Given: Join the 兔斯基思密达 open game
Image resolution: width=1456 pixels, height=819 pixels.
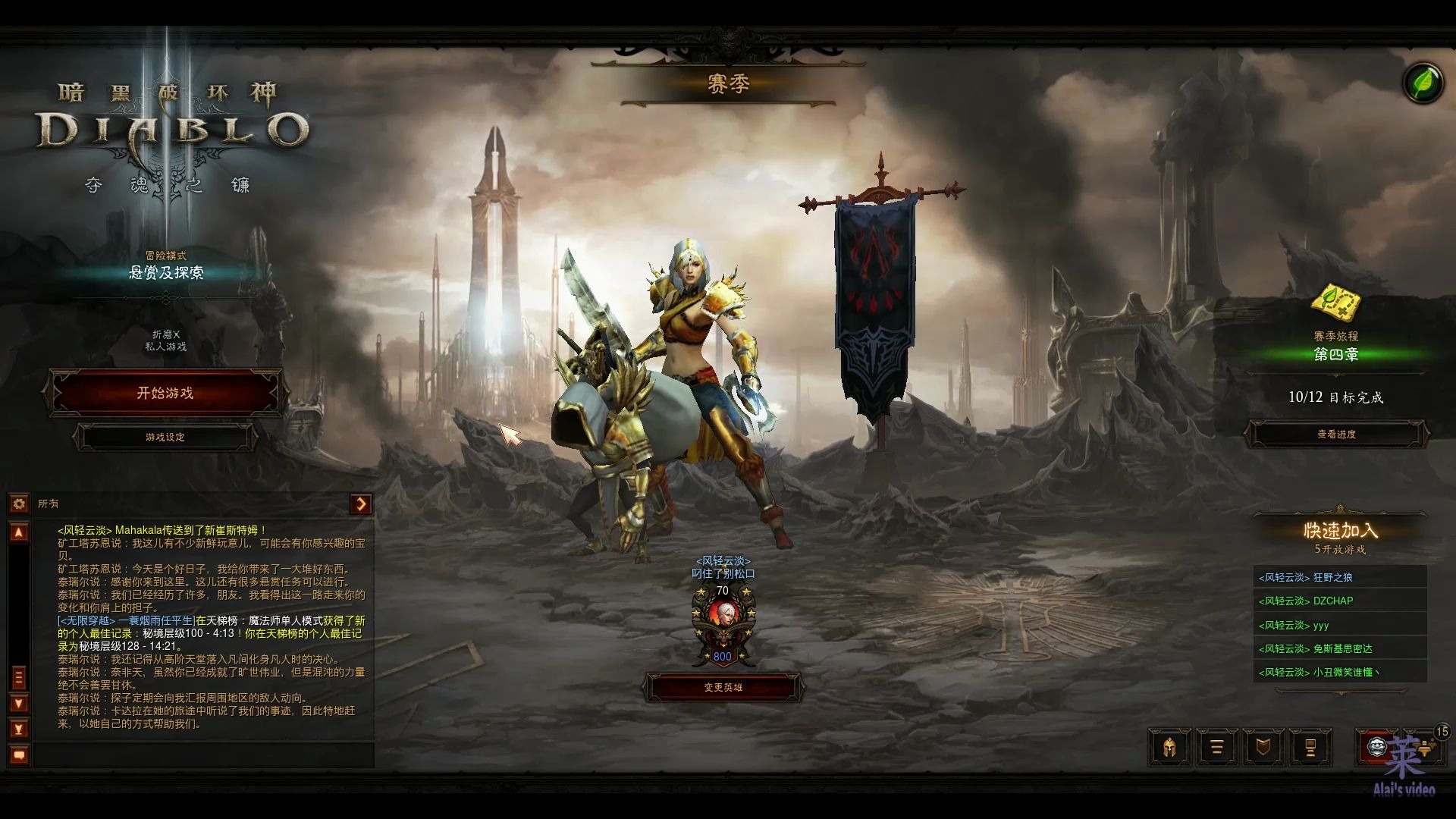Looking at the screenshot, I should [x=1339, y=648].
